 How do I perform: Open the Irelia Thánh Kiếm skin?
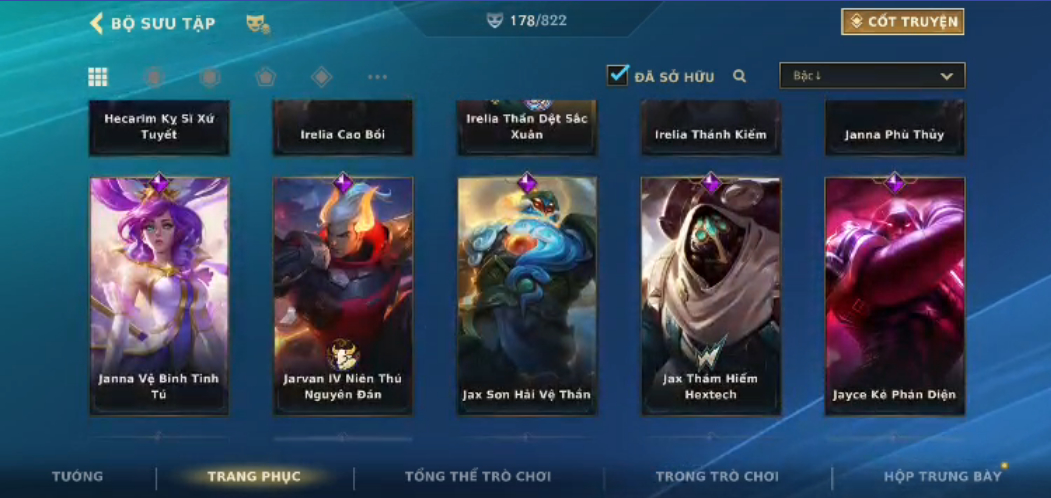tap(711, 128)
